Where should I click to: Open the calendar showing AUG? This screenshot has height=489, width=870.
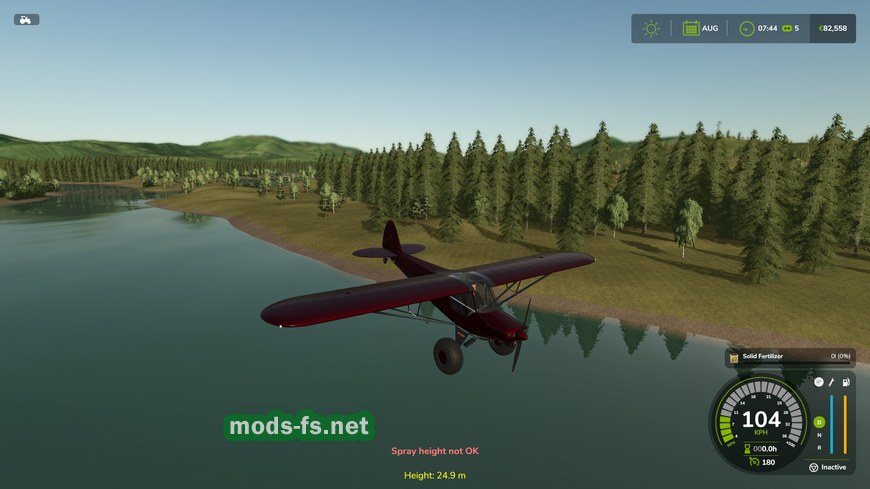click(691, 28)
